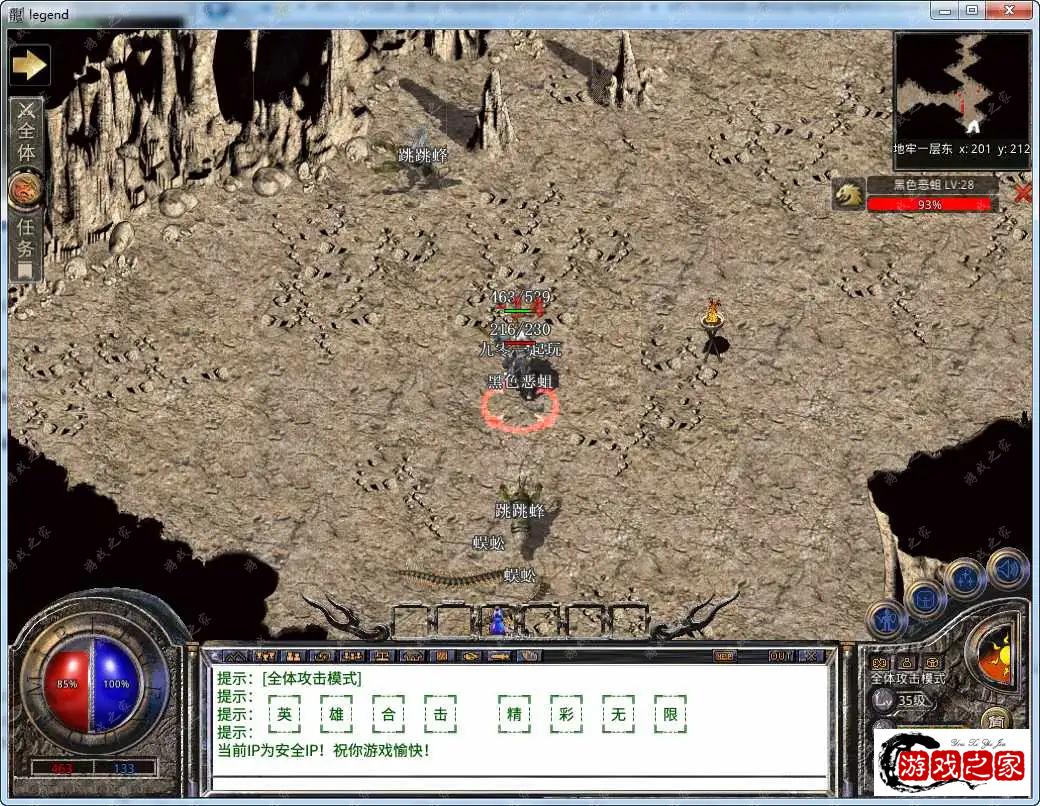Open the round bag button
The image size is (1040, 806).
pyautogui.click(x=925, y=599)
